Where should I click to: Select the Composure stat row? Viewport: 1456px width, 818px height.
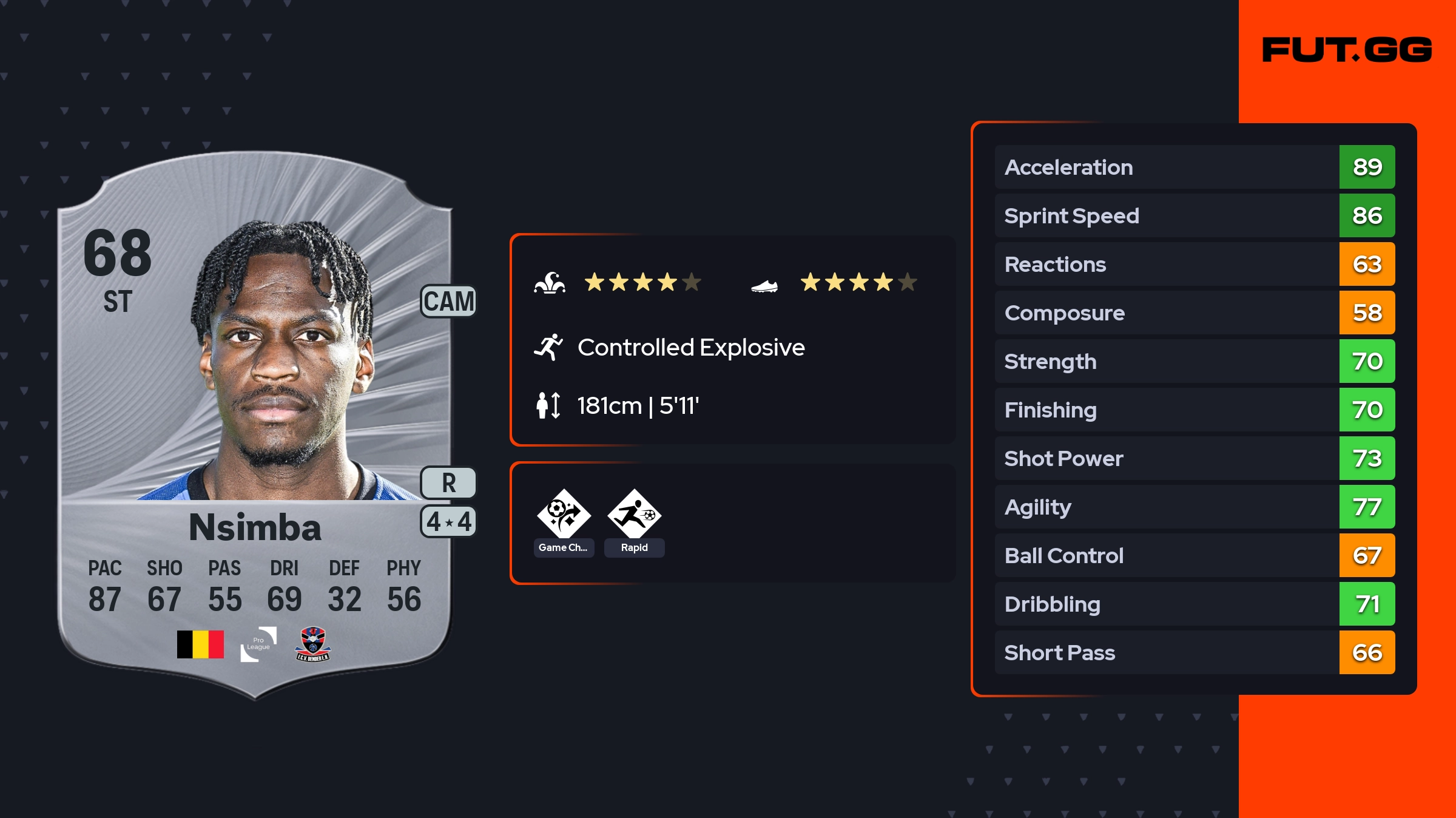[x=1194, y=313]
